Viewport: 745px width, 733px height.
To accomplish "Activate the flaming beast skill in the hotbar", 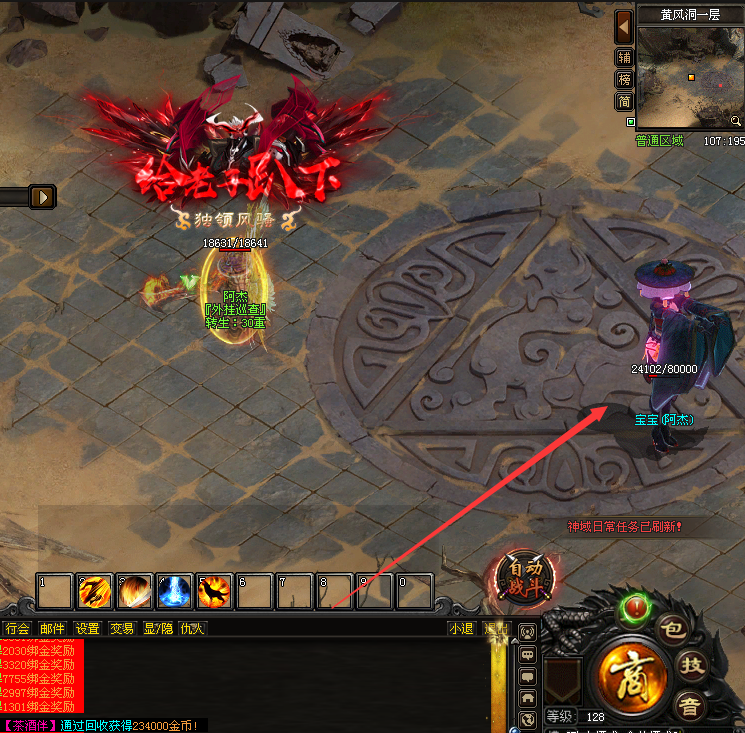I will point(215,592).
